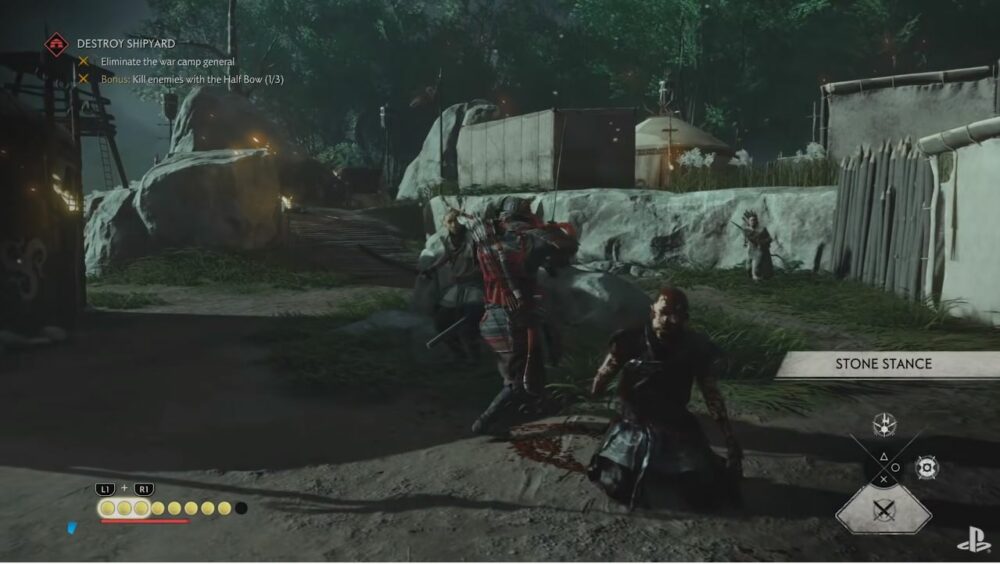Screen dimensions: 1000x564
Task: Select the highlighted Stone Stance crossed-swords icon
Action: [883, 510]
